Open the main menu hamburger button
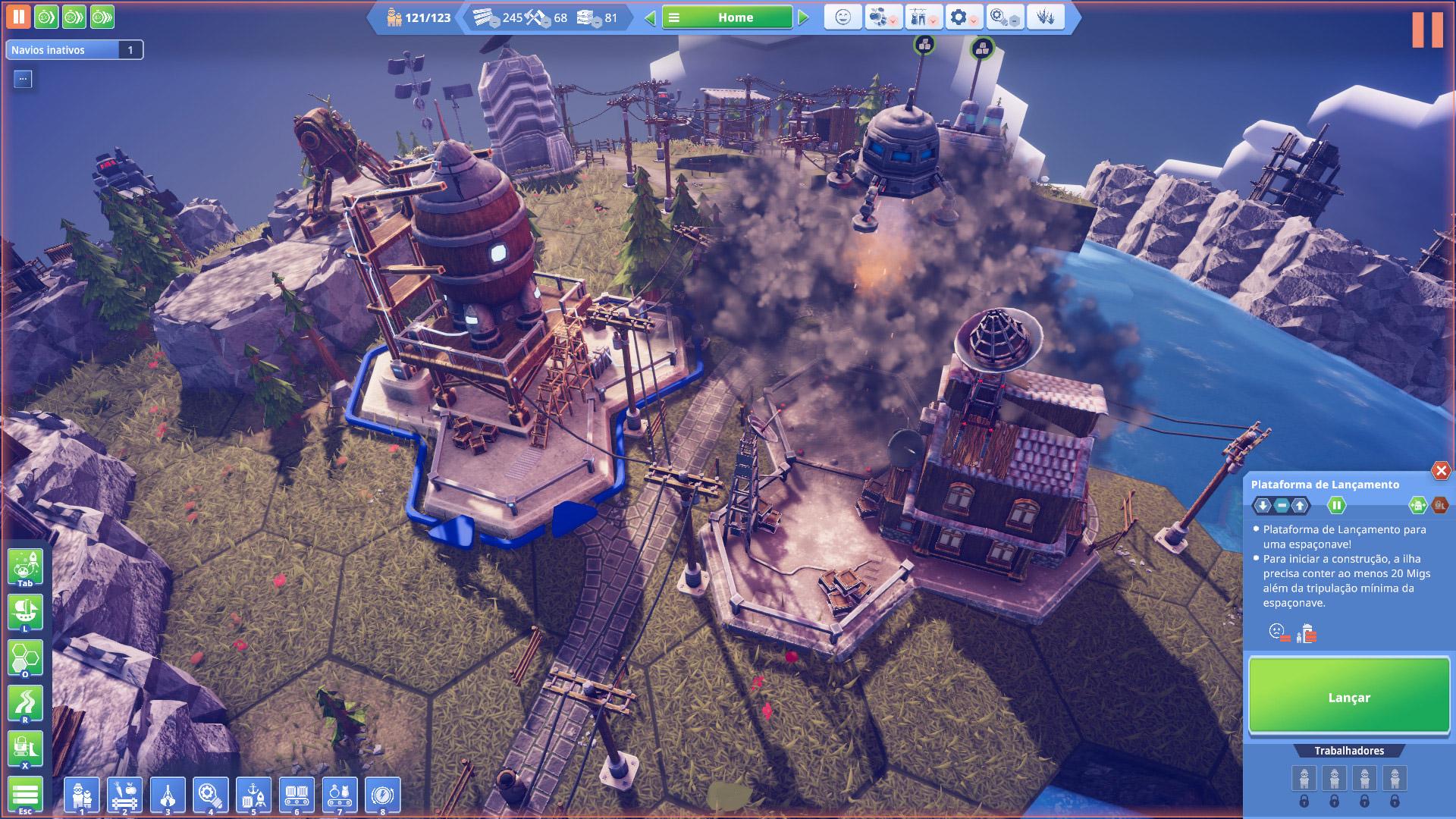 [25, 795]
